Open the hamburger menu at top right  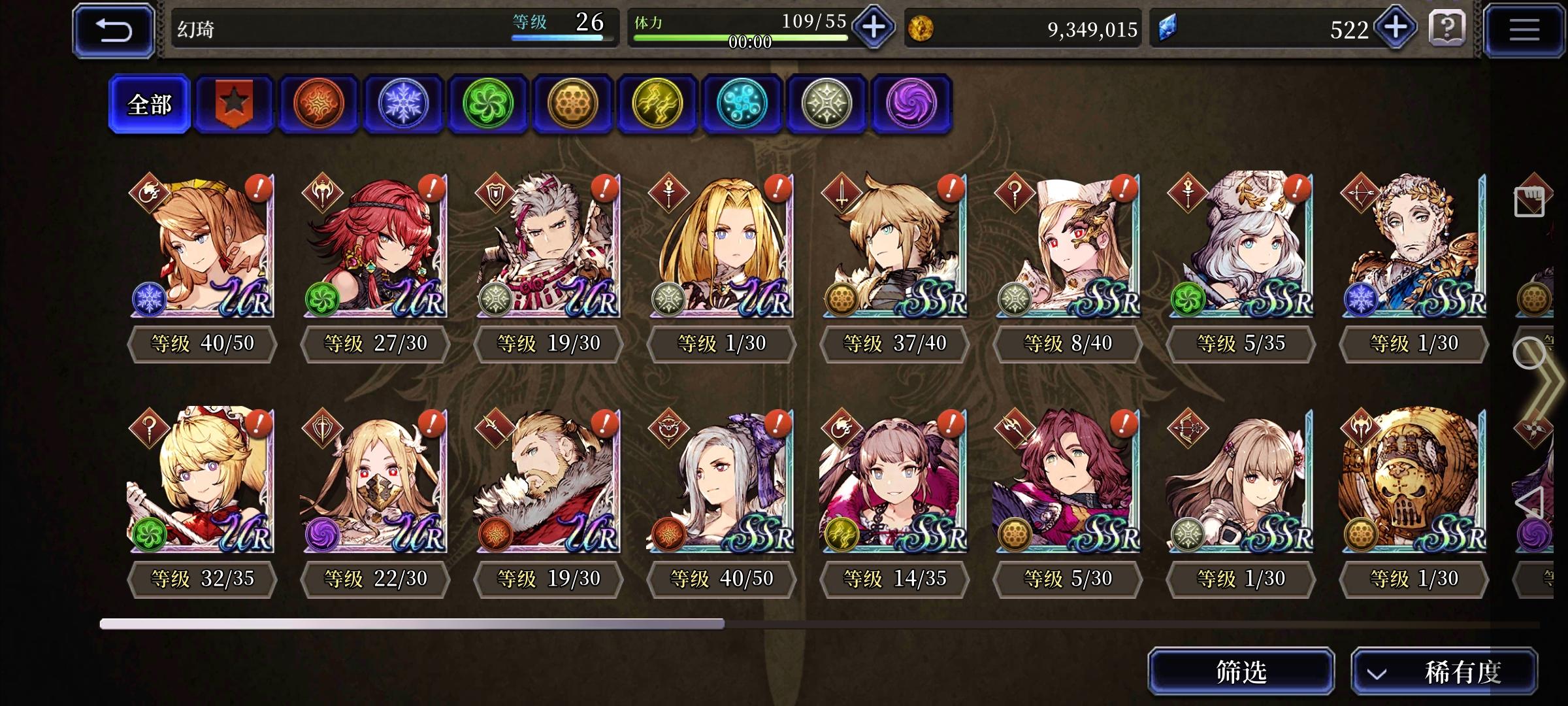pos(1524,28)
